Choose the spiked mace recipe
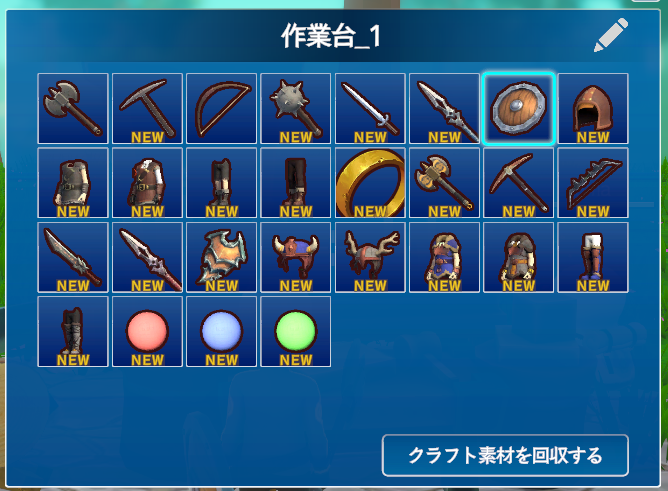This screenshot has height=491, width=668. (x=295, y=108)
